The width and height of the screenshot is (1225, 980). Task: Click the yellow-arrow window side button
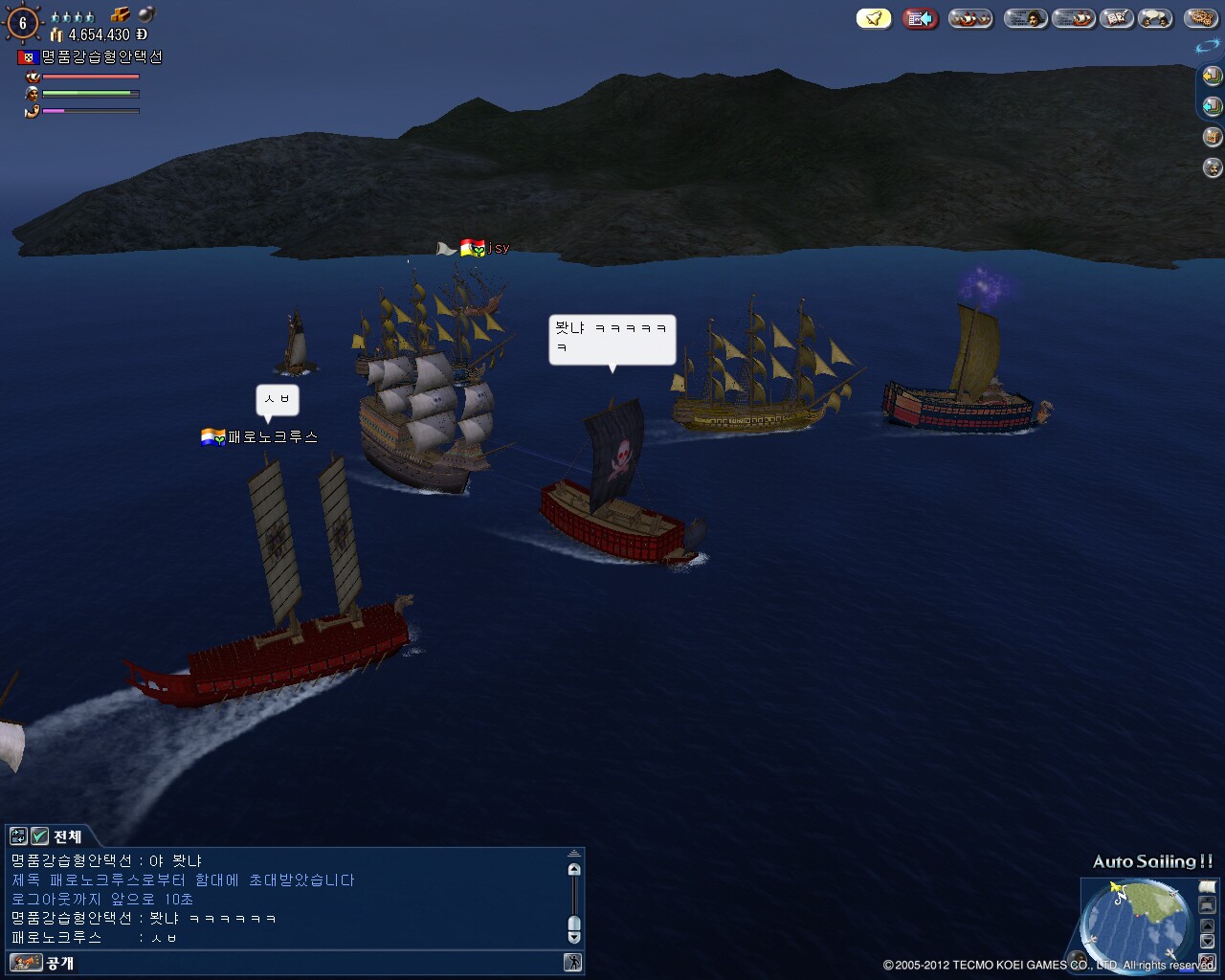click(x=1212, y=76)
